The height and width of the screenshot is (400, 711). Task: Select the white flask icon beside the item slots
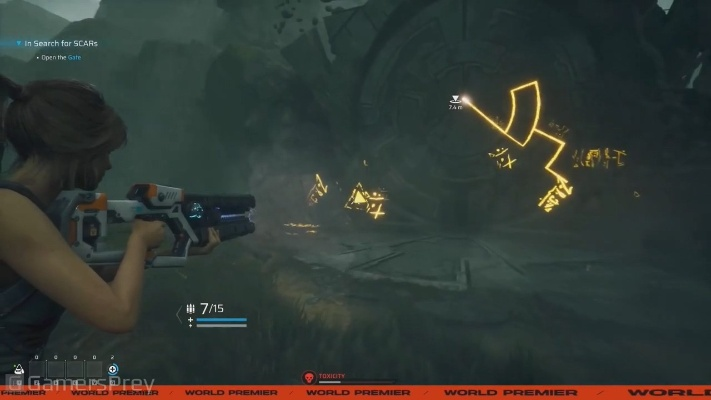coord(19,369)
